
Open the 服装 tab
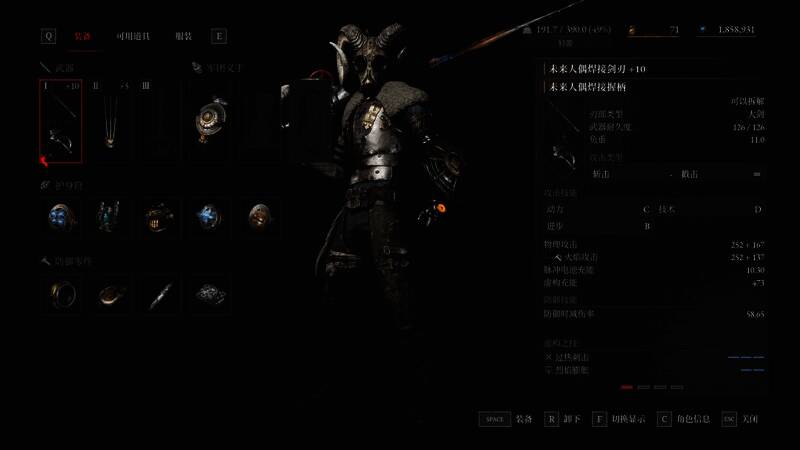coord(184,36)
